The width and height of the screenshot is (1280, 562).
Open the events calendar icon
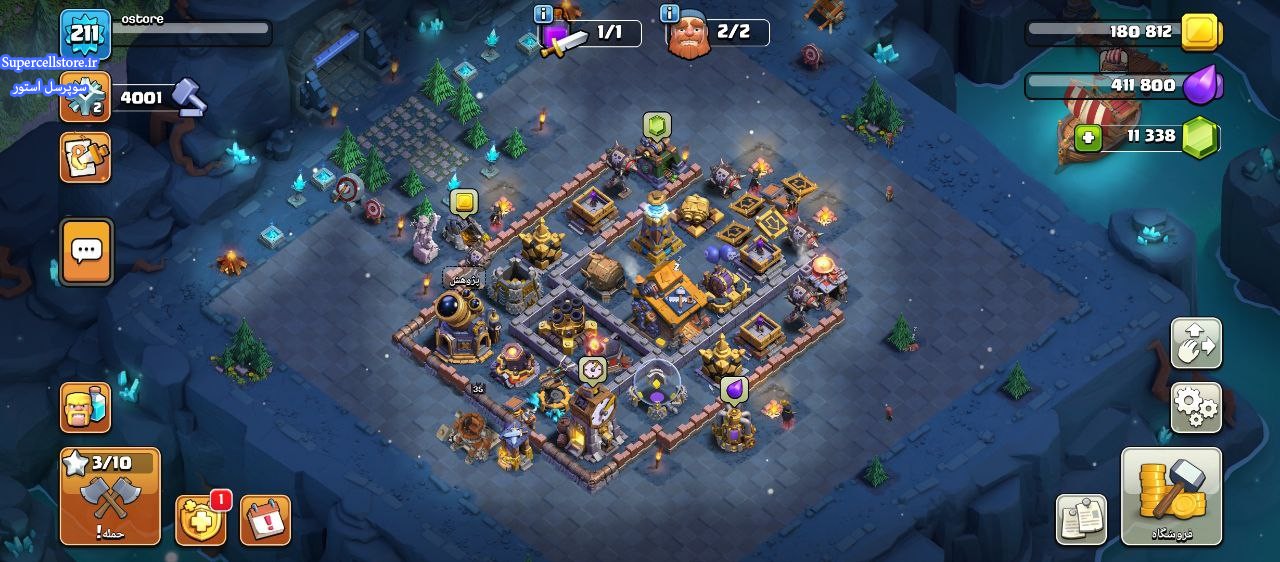tap(265, 521)
